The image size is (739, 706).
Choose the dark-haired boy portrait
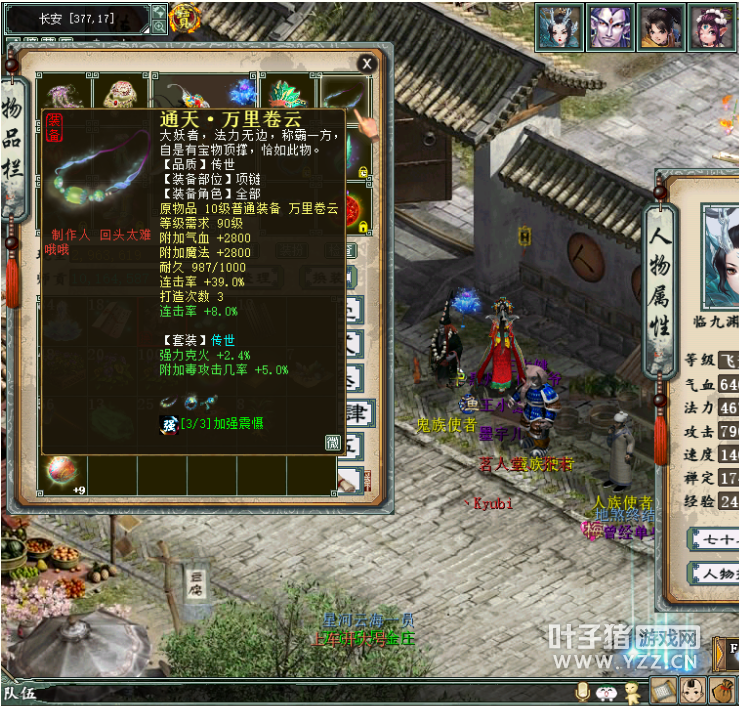[660, 27]
